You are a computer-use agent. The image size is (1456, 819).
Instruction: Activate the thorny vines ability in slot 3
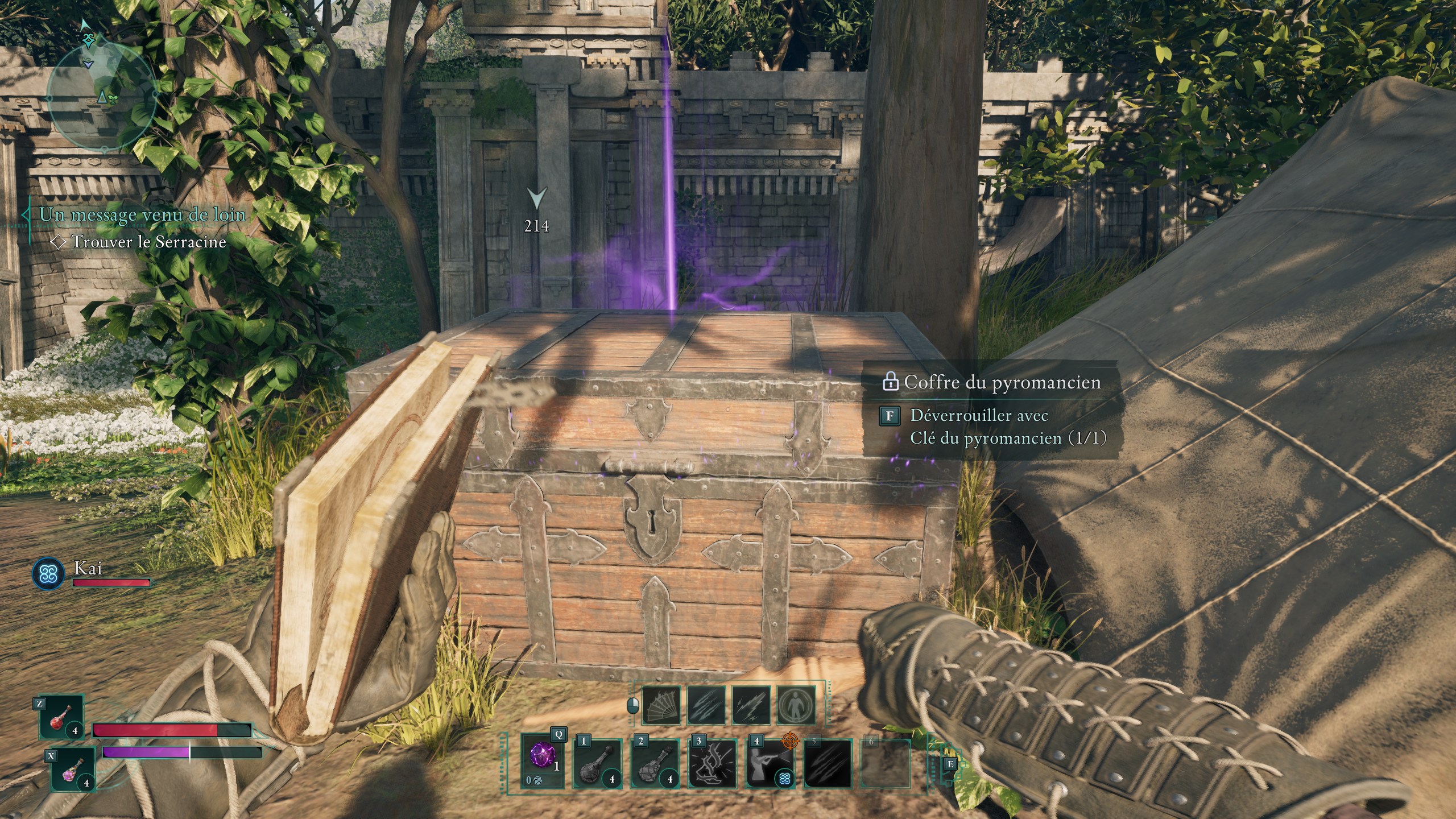click(x=712, y=764)
